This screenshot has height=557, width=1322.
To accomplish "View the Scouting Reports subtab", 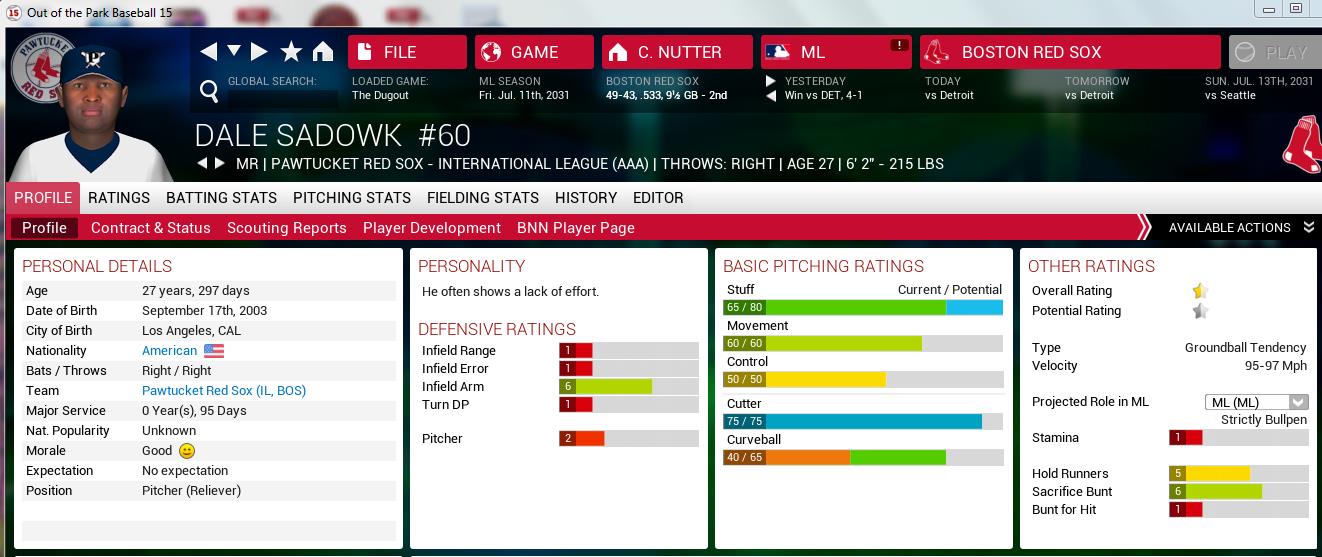I will click(287, 228).
